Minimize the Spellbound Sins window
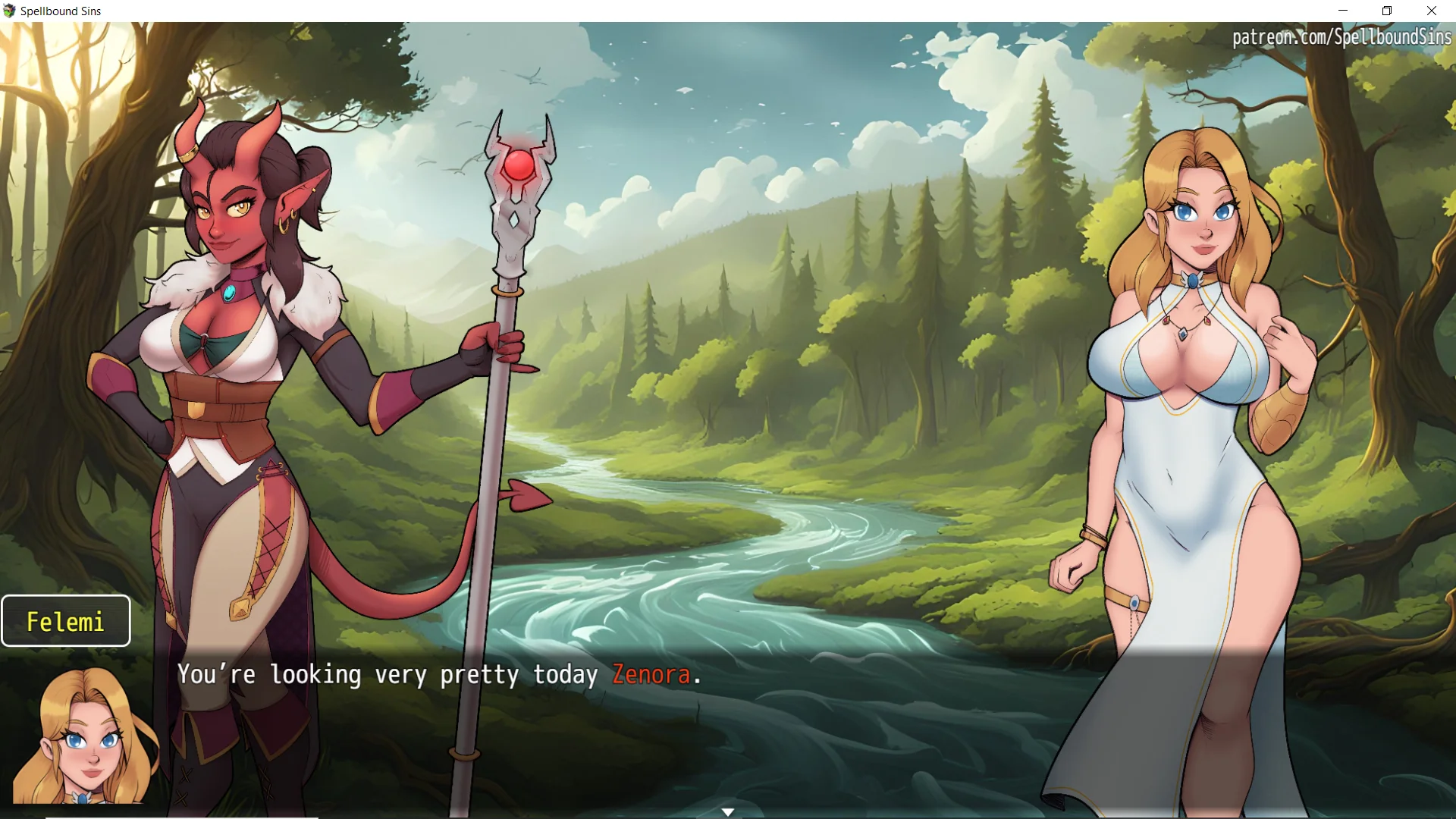This screenshot has width=1456, height=819. (1343, 11)
